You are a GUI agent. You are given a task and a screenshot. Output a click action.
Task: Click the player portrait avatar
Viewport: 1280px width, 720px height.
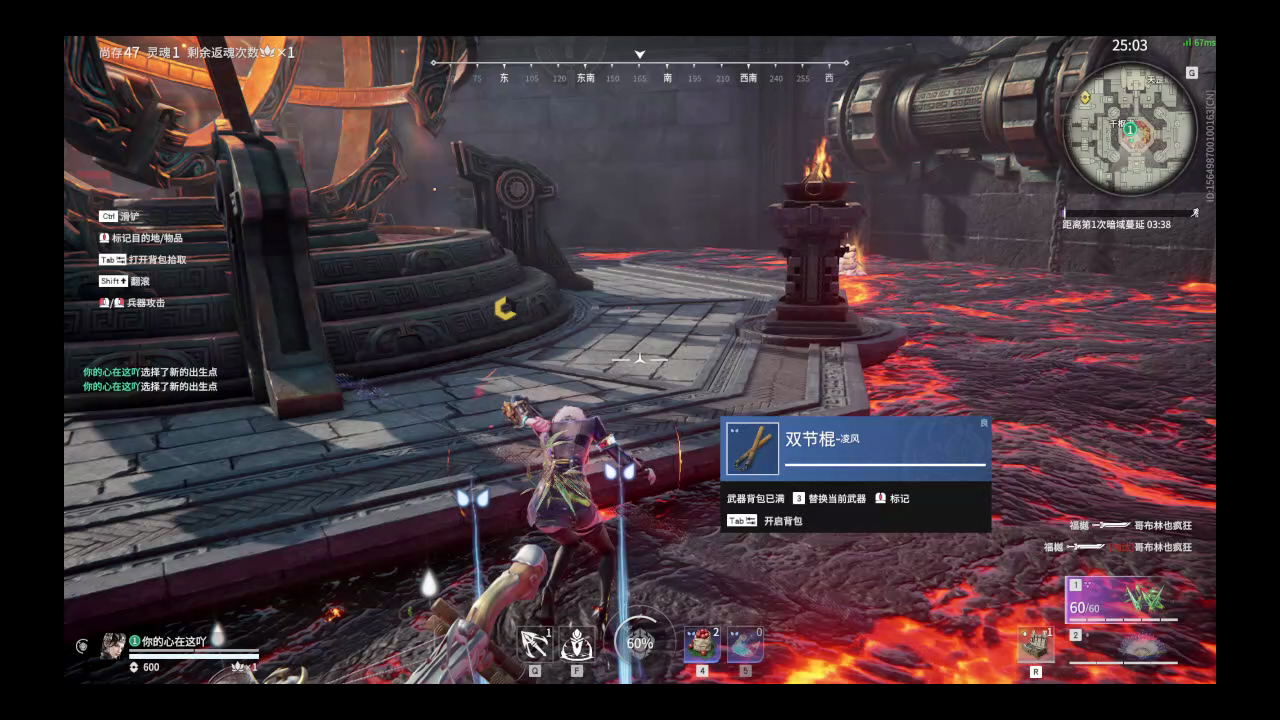coord(113,645)
